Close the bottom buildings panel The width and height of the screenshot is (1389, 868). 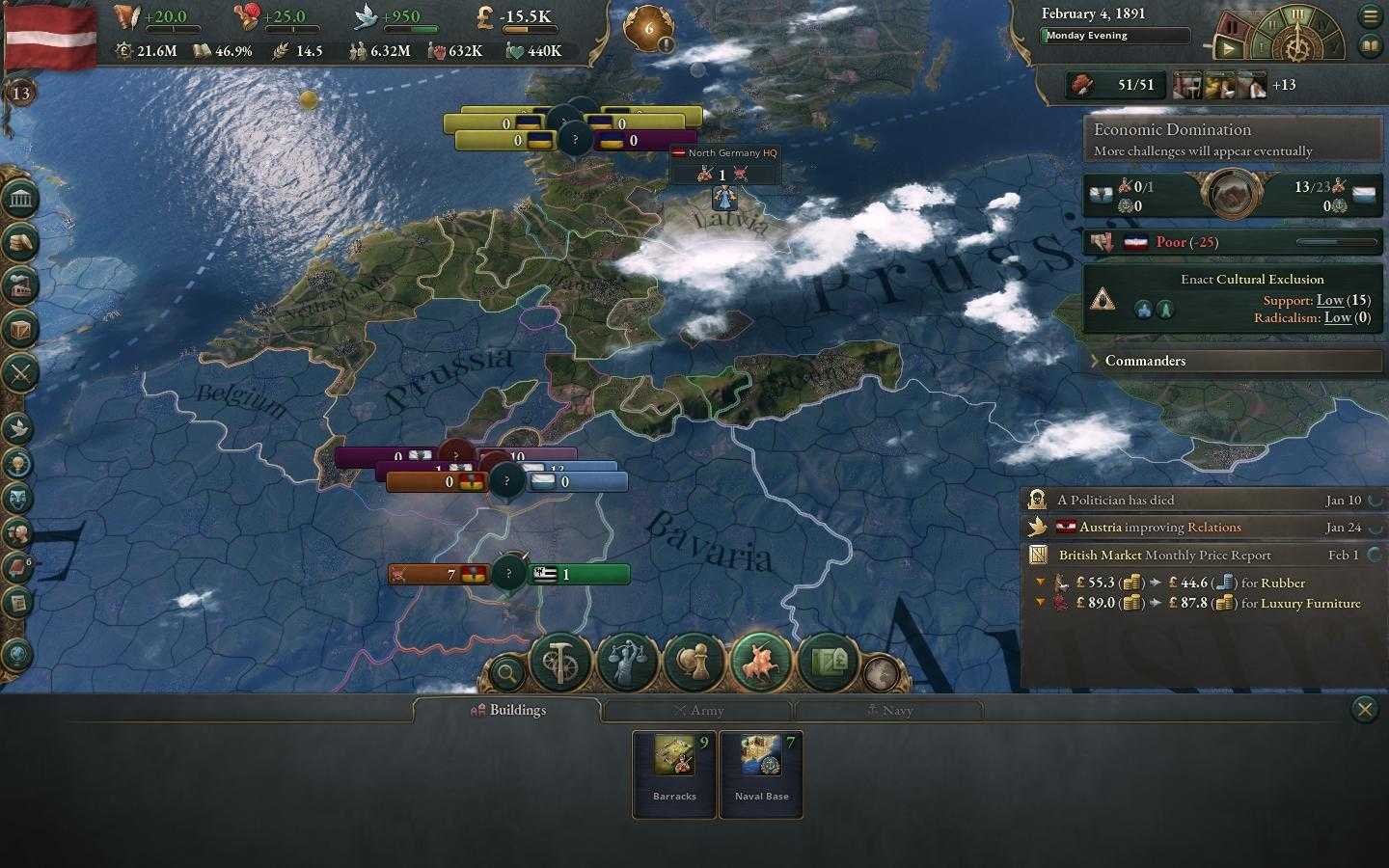coord(1364,710)
